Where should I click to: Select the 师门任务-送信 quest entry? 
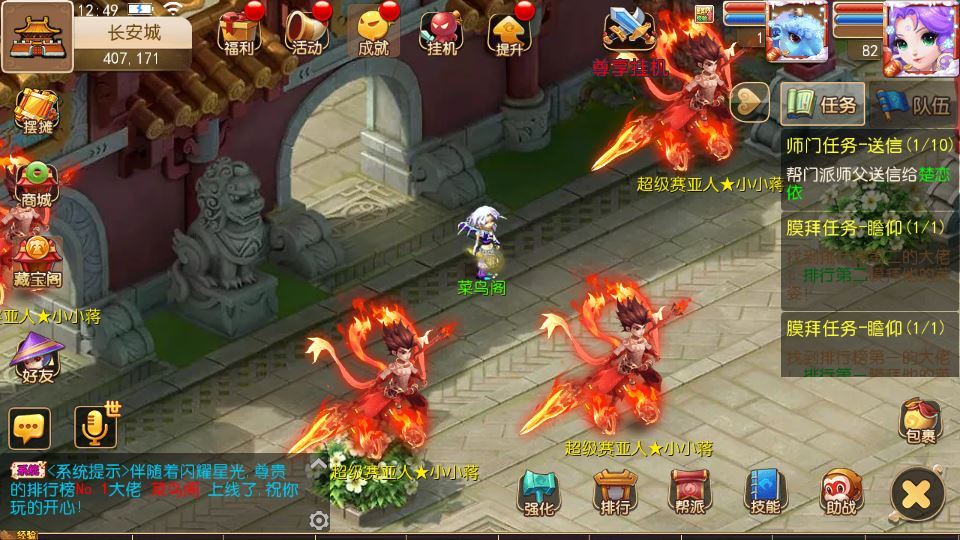click(868, 167)
